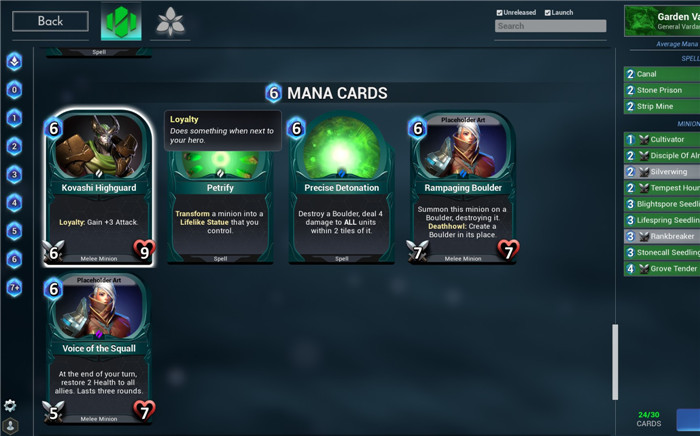The width and height of the screenshot is (700, 436).
Task: Pick the Rampaging Boulder minion card
Action: point(463,188)
